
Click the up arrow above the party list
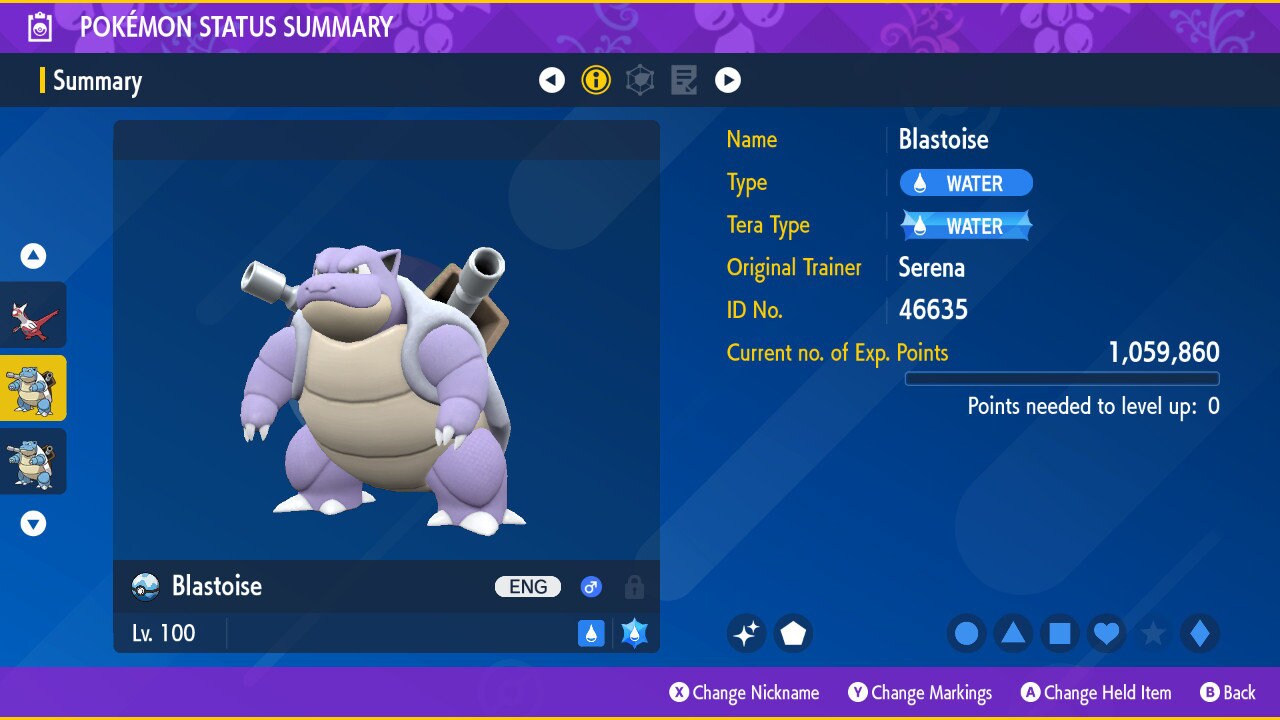coord(34,257)
